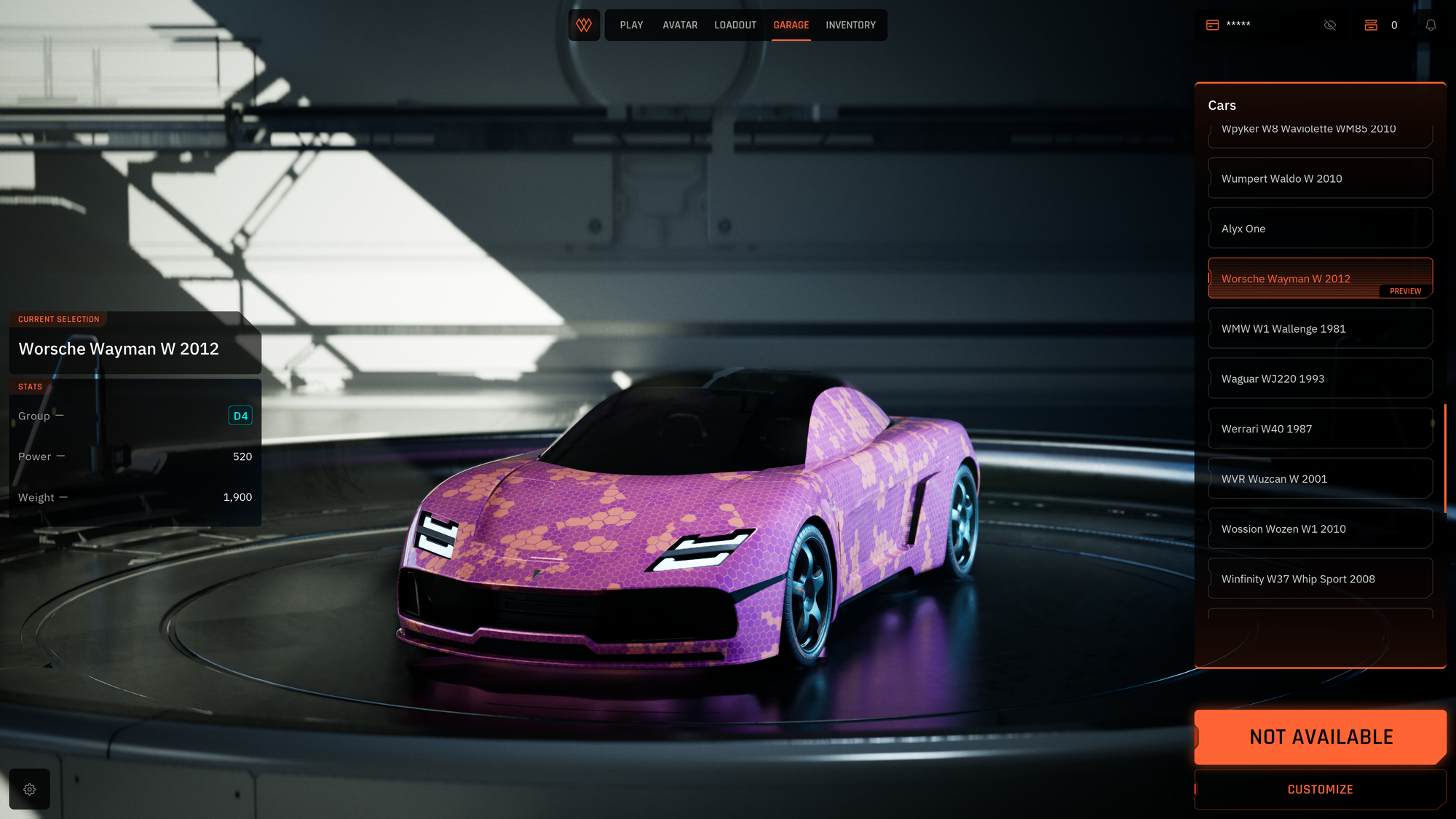The height and width of the screenshot is (819, 1456).
Task: Choose the Waguar WJ220 1993
Action: [x=1320, y=379]
